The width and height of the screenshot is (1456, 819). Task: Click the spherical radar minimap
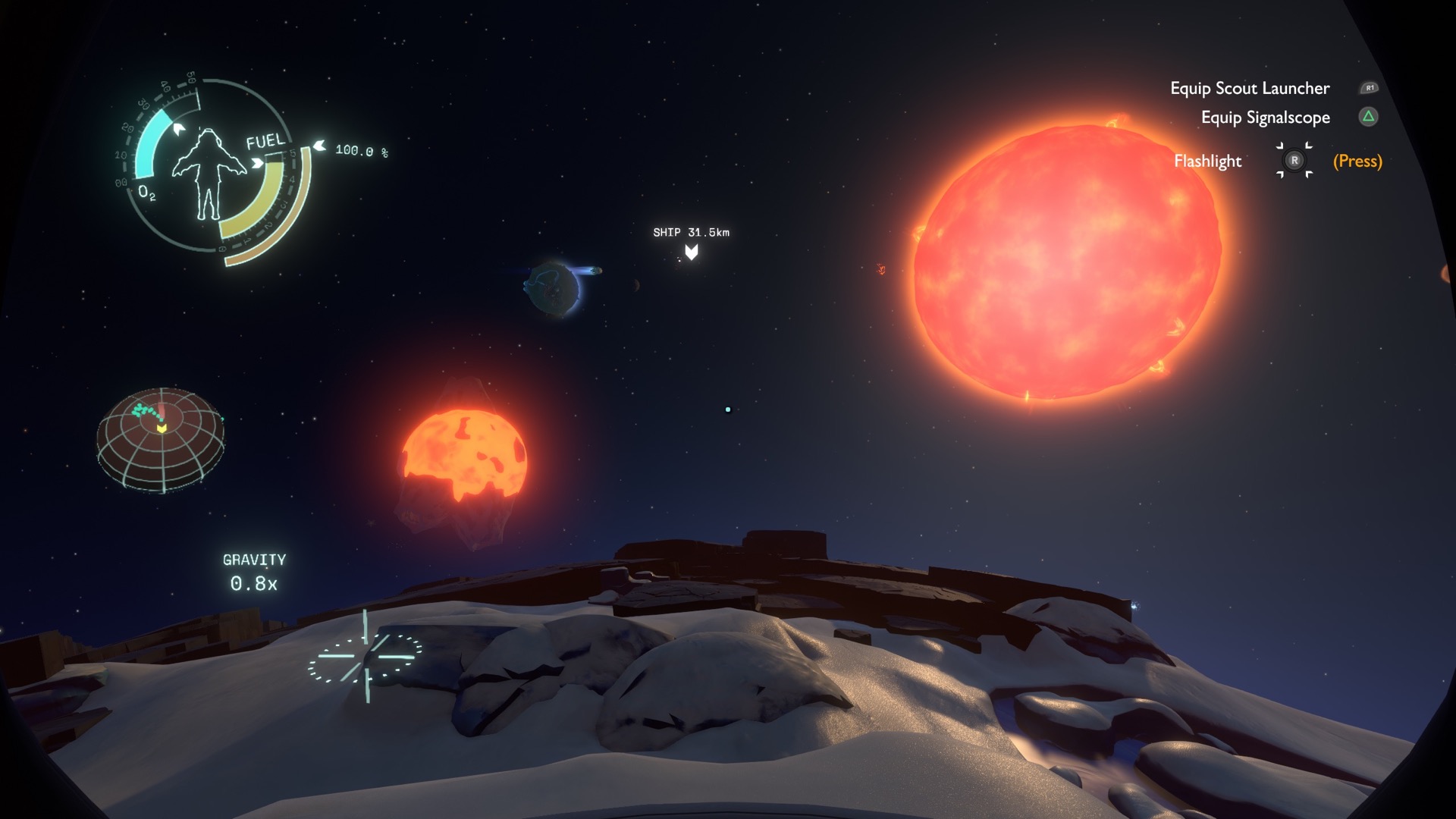pos(161,440)
